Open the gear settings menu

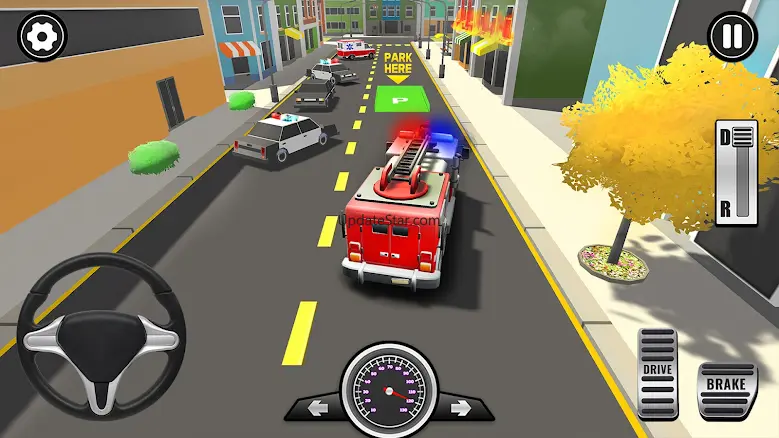tap(41, 36)
